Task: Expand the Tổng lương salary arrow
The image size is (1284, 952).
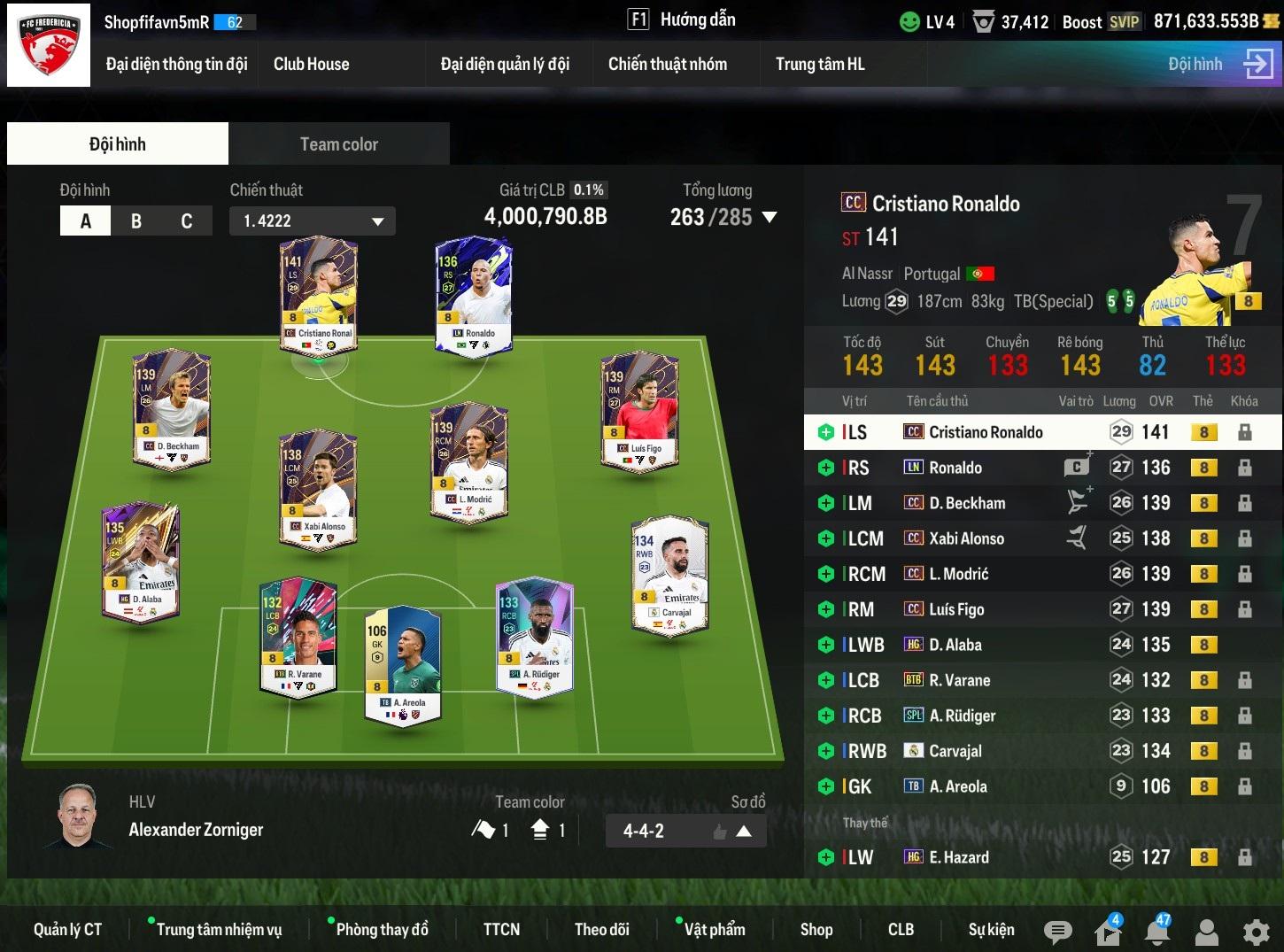Action: pyautogui.click(x=770, y=217)
